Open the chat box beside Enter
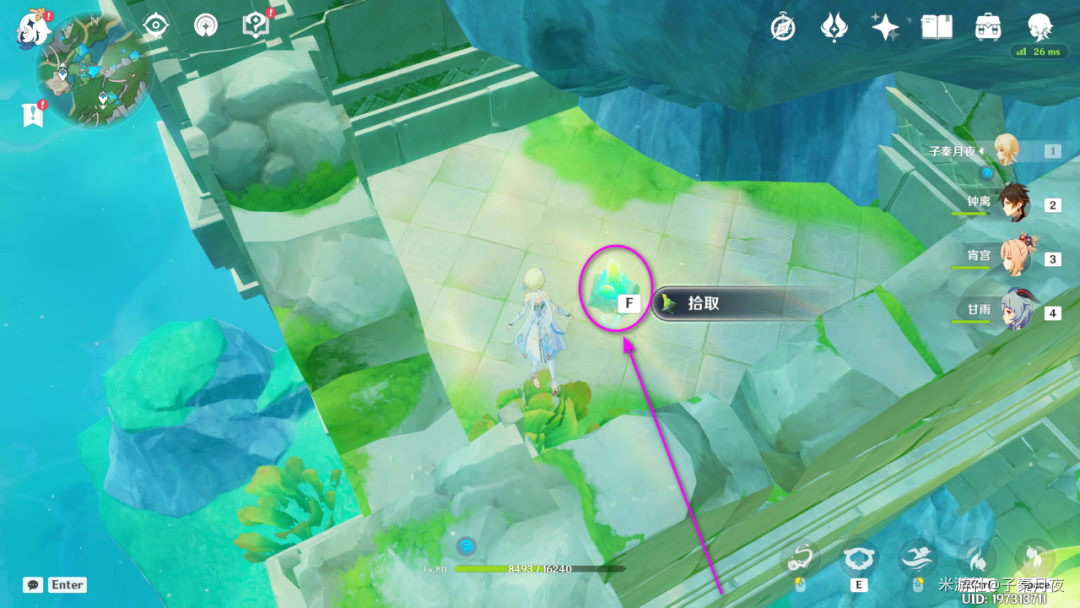1080x608 pixels. tap(33, 585)
